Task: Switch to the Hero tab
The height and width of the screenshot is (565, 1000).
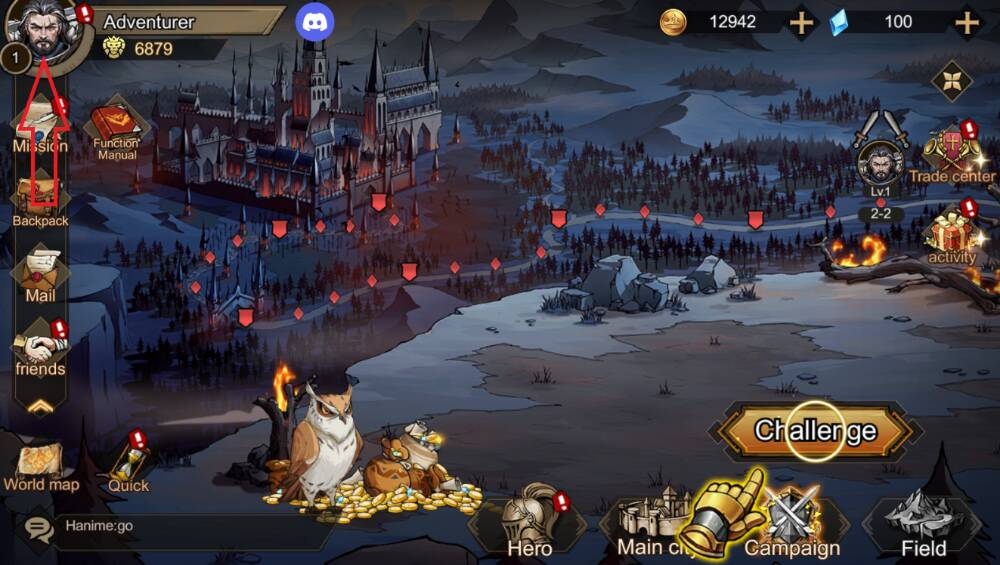Action: [x=529, y=523]
